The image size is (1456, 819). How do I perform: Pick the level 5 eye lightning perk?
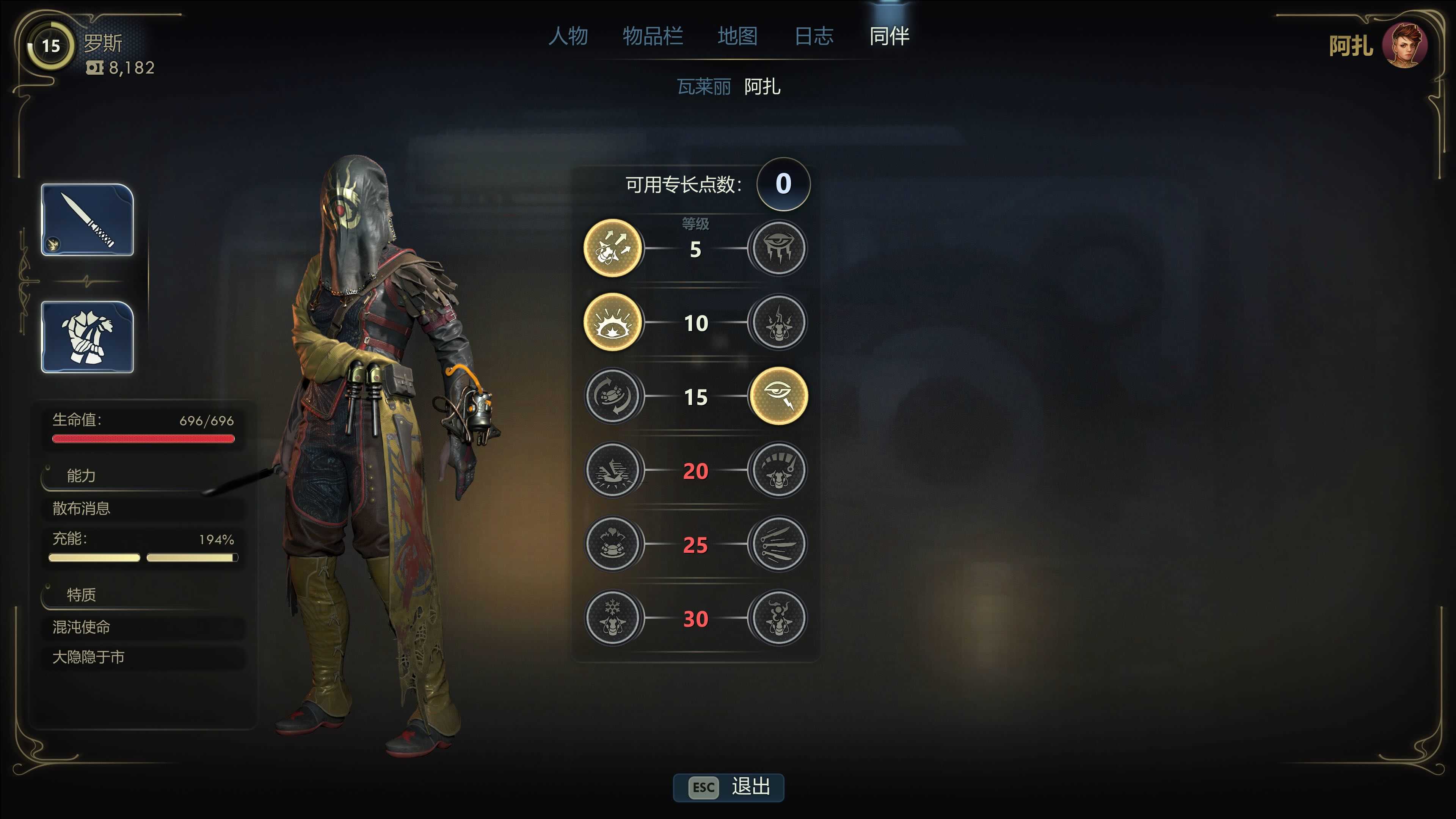(x=778, y=248)
